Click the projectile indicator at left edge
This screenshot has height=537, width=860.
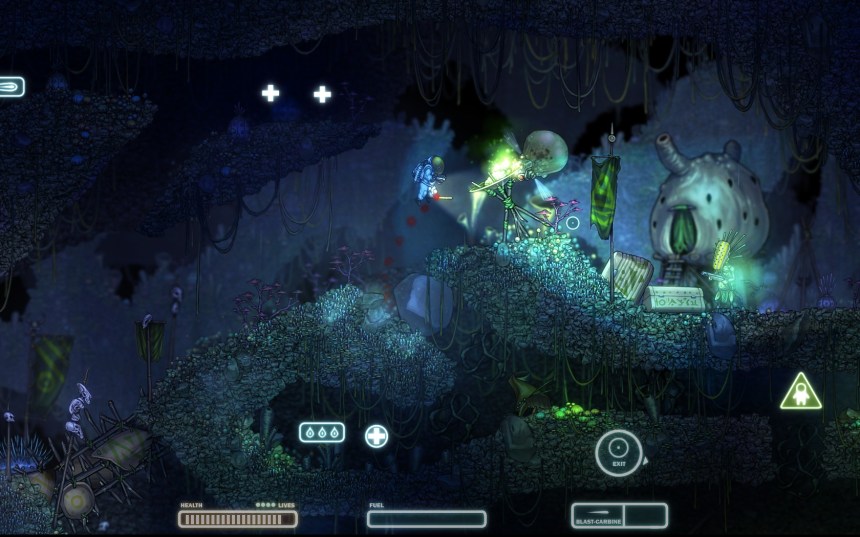(10, 87)
